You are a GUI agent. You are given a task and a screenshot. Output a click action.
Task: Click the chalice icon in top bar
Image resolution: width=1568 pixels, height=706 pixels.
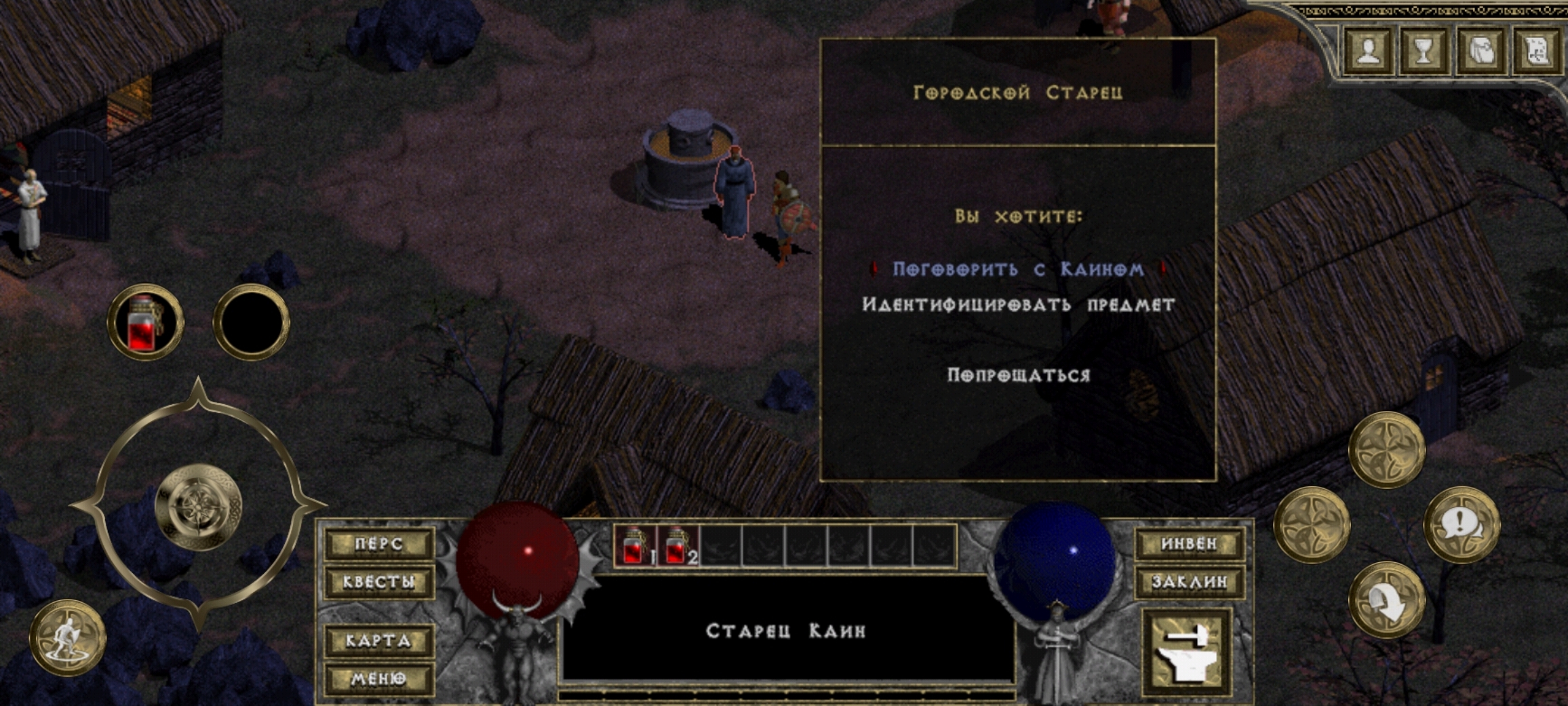[1424, 51]
